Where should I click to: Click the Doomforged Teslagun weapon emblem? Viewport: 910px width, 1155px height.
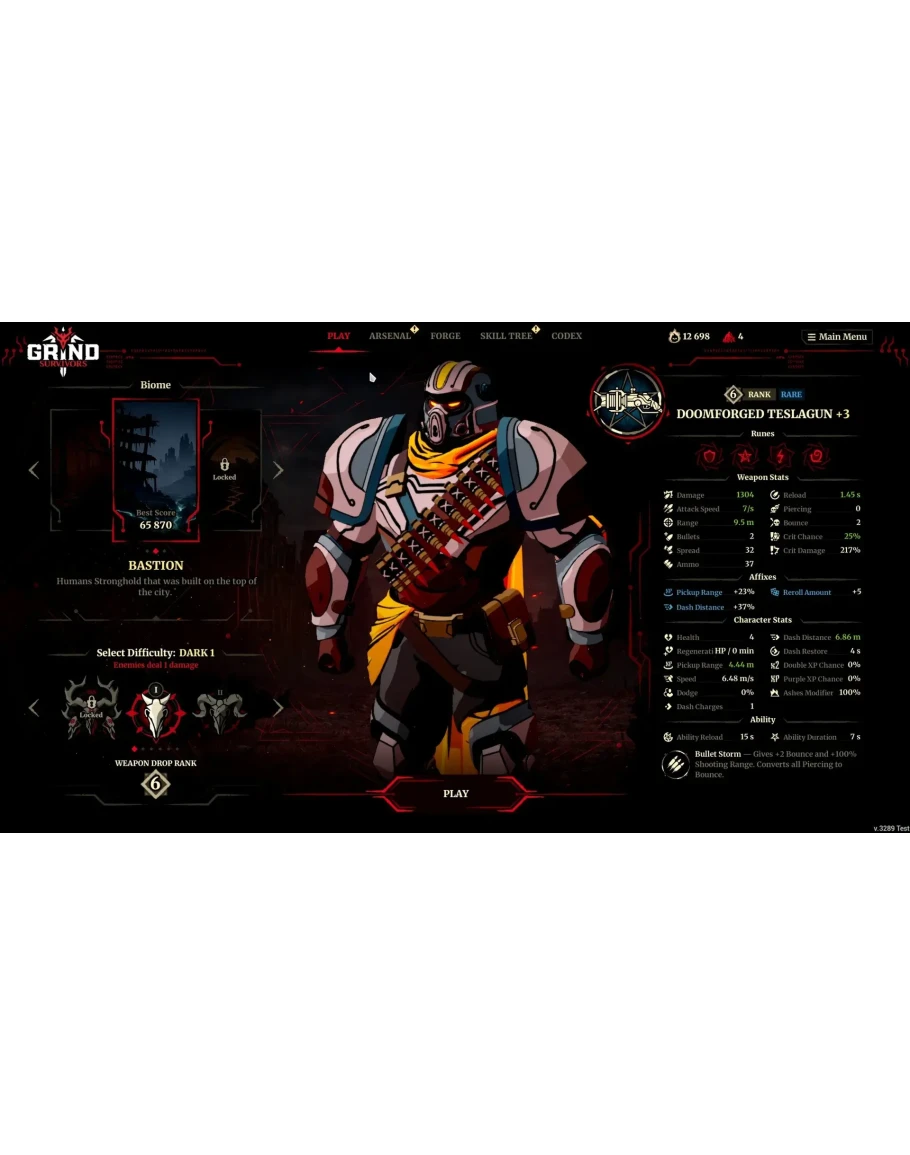coord(627,403)
